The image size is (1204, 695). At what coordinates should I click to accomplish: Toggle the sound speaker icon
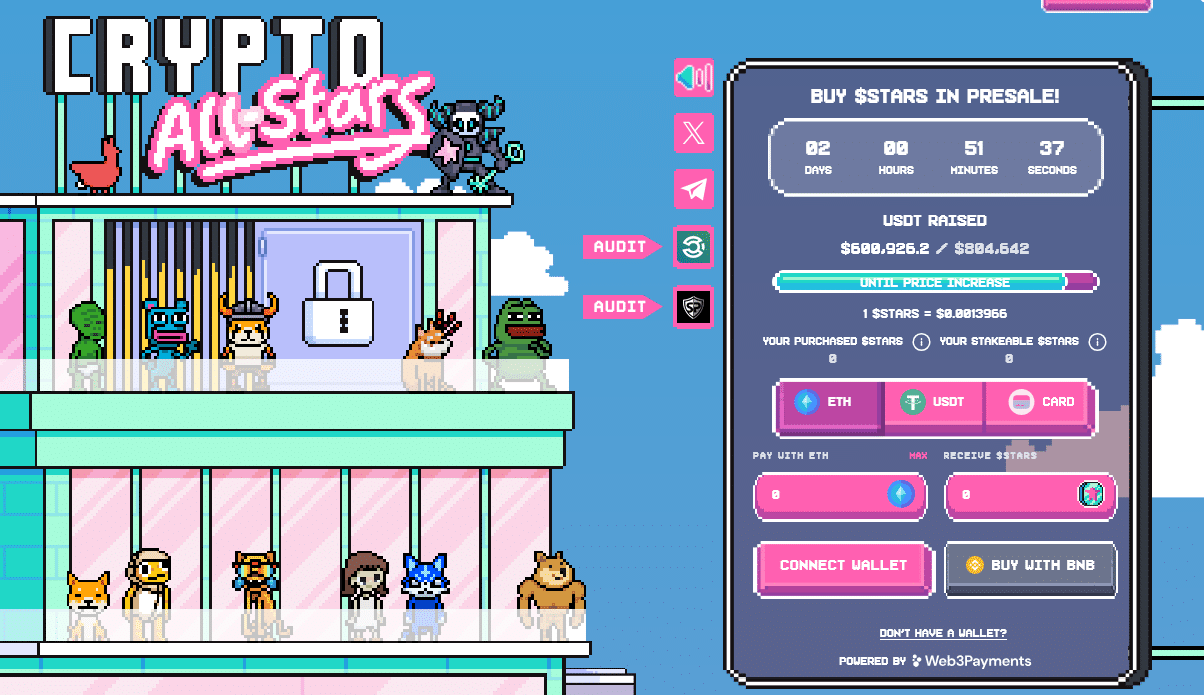click(693, 78)
